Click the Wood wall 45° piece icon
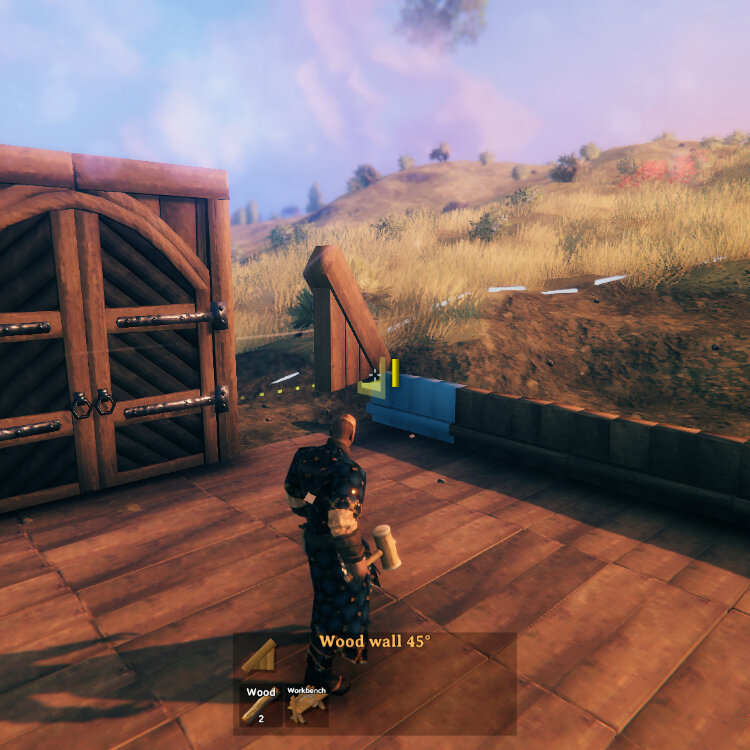The width and height of the screenshot is (750, 750). click(x=260, y=656)
